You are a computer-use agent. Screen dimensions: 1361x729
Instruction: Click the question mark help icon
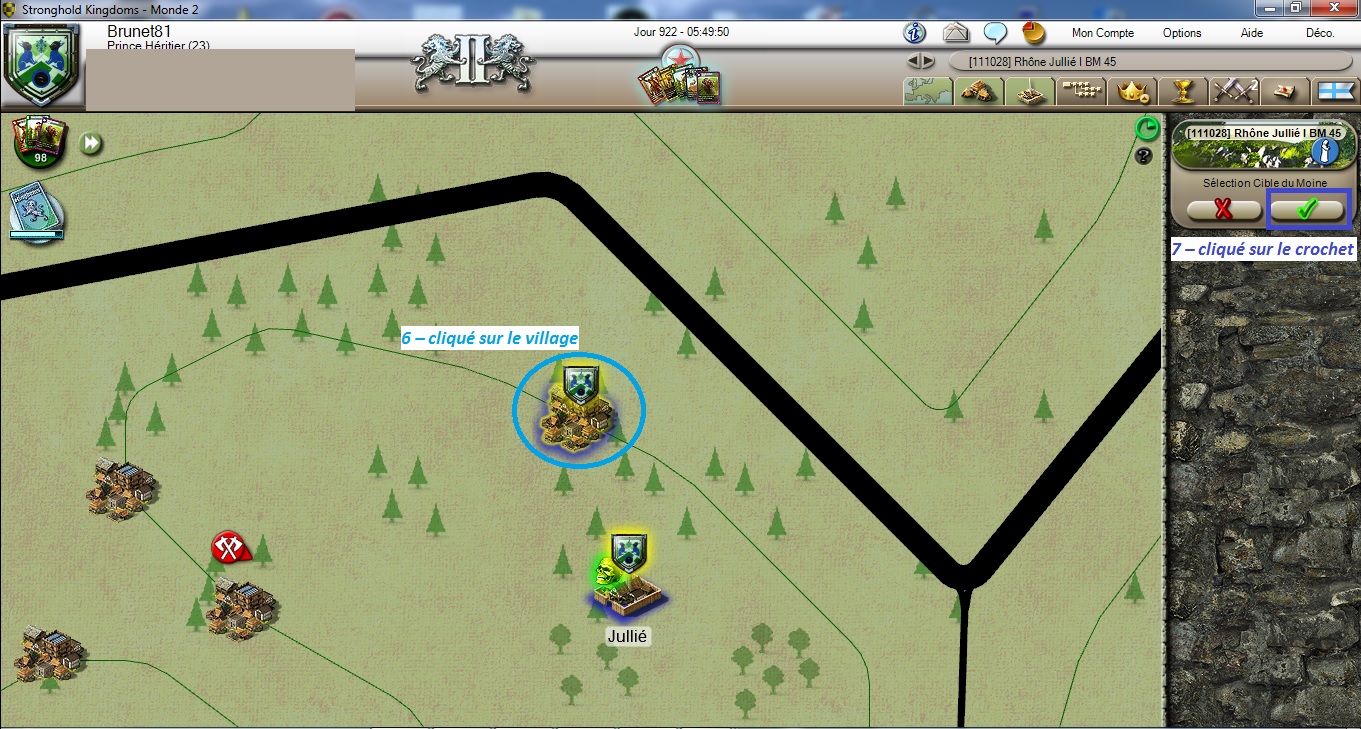1145,156
